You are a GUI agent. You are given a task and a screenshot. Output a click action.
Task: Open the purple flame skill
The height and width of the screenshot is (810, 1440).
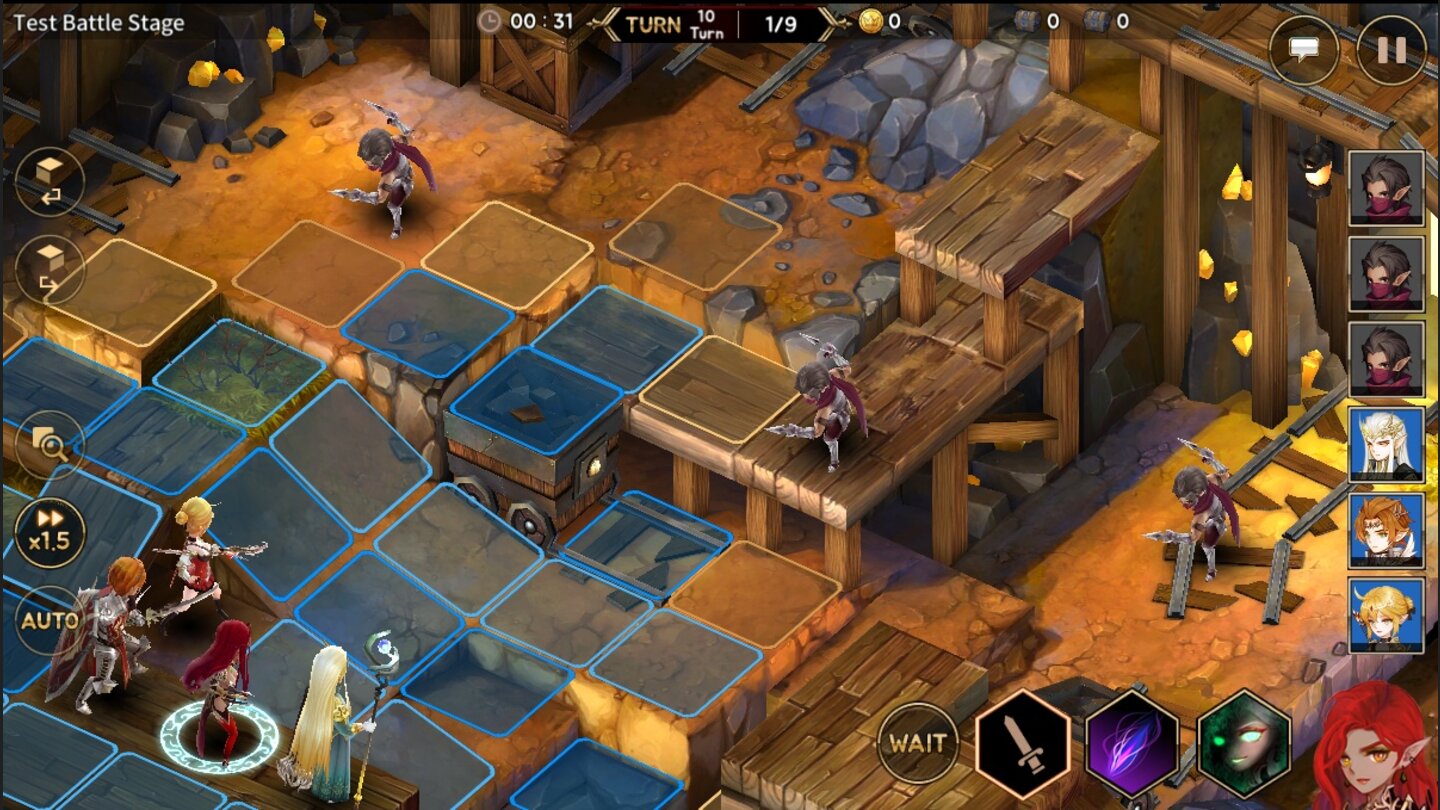point(1130,742)
